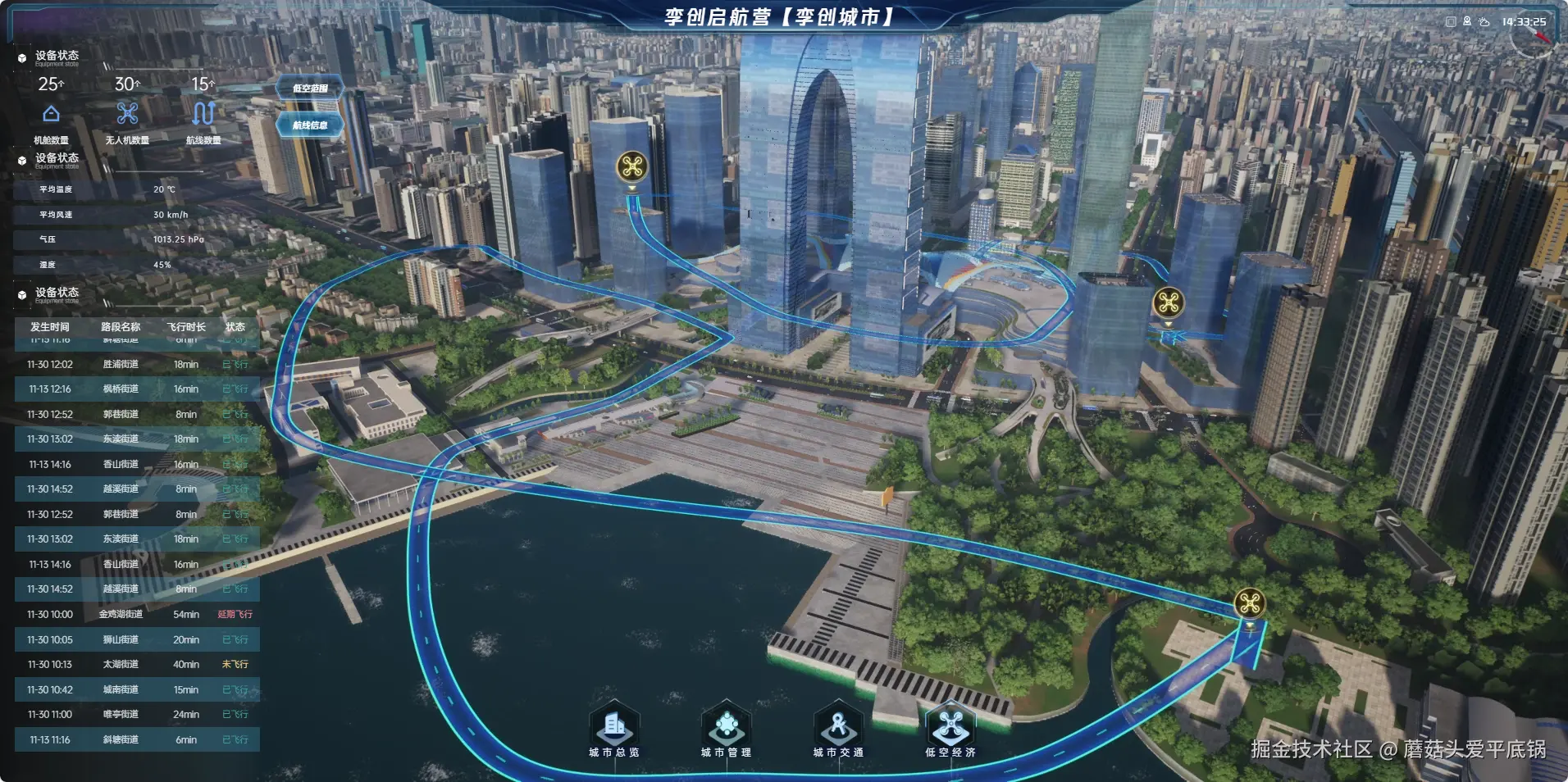Toggle the weather cloud-and-sun icon
This screenshot has width=1568, height=782.
click(1484, 22)
